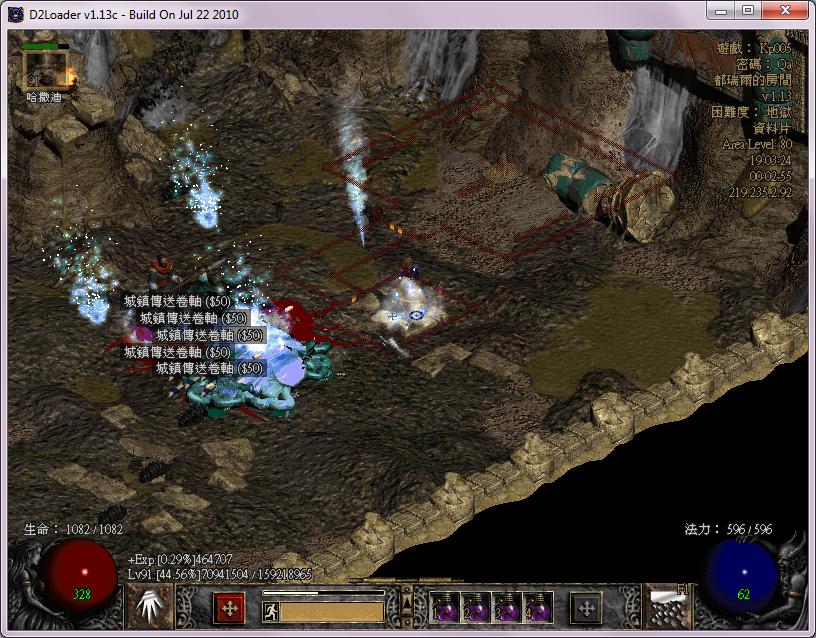Close the D2Loader window
The width and height of the screenshot is (816, 638).
click(784, 10)
